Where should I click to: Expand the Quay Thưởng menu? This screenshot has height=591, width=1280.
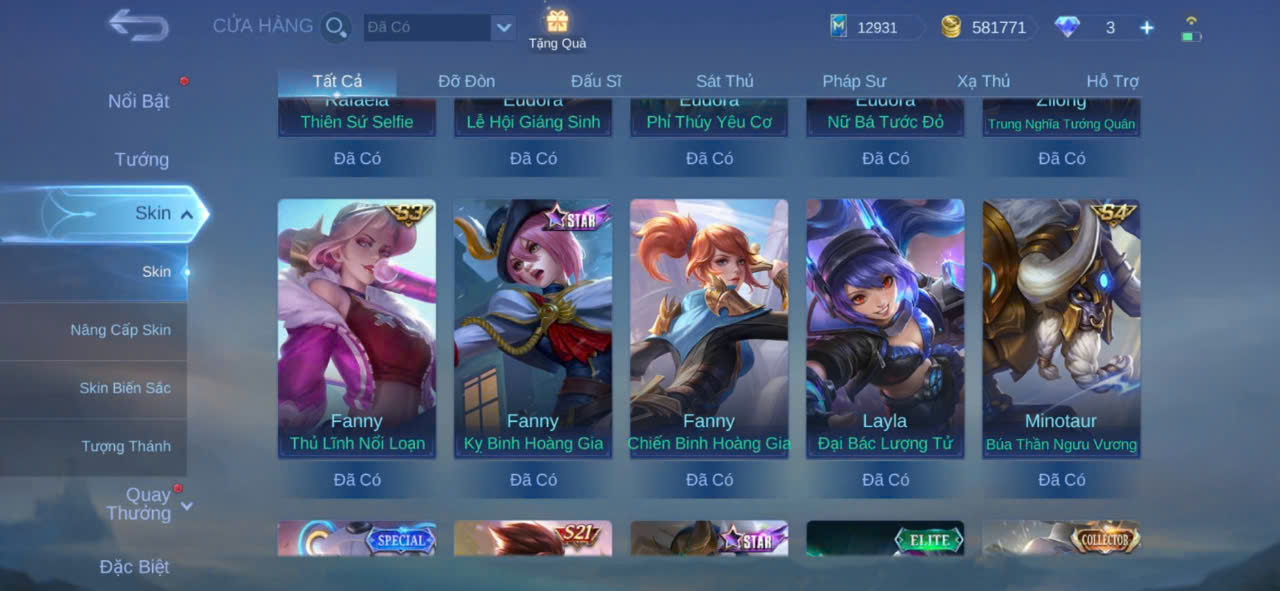pyautogui.click(x=148, y=504)
